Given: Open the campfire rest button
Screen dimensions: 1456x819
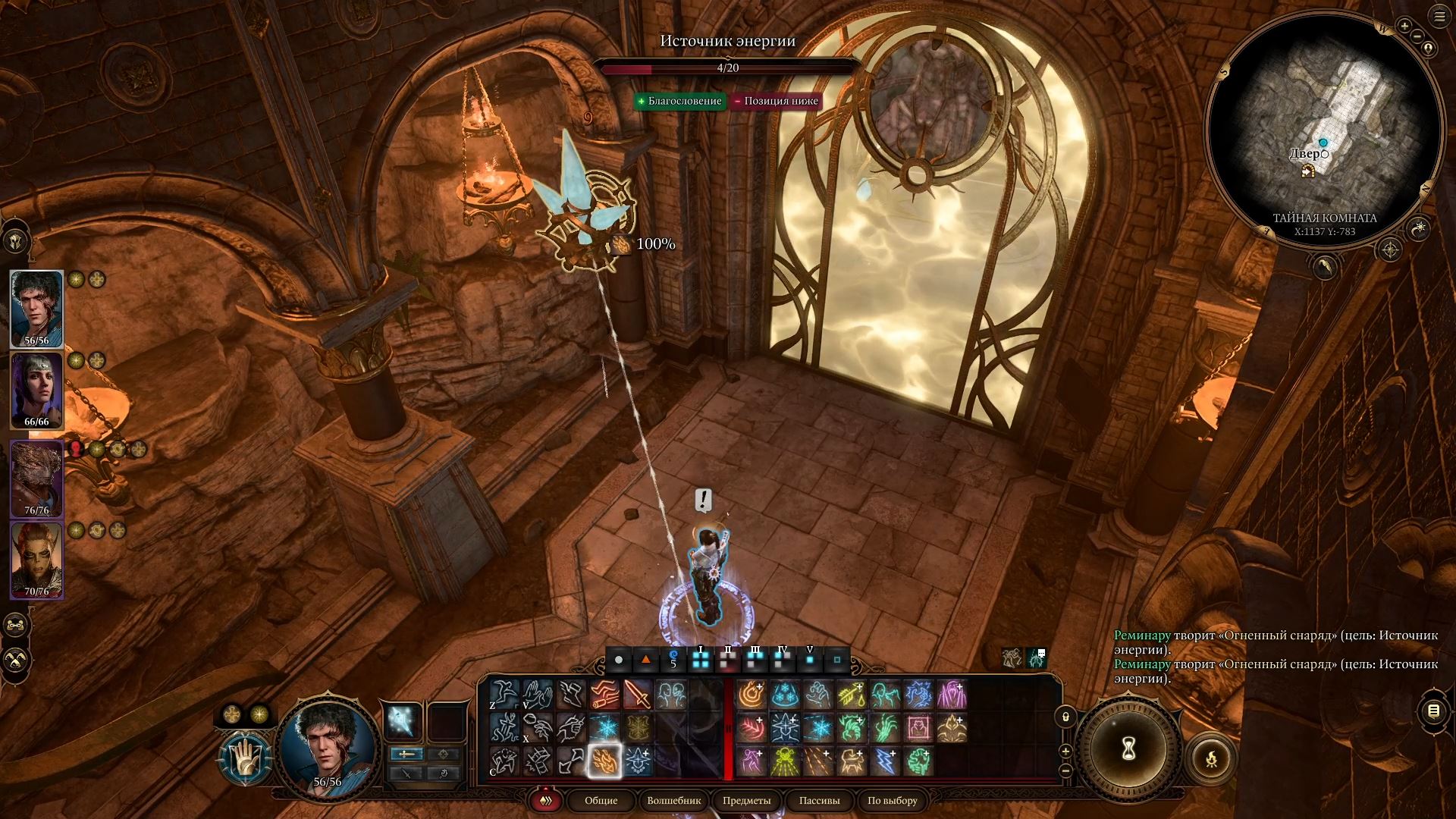Looking at the screenshot, I should 1211,758.
